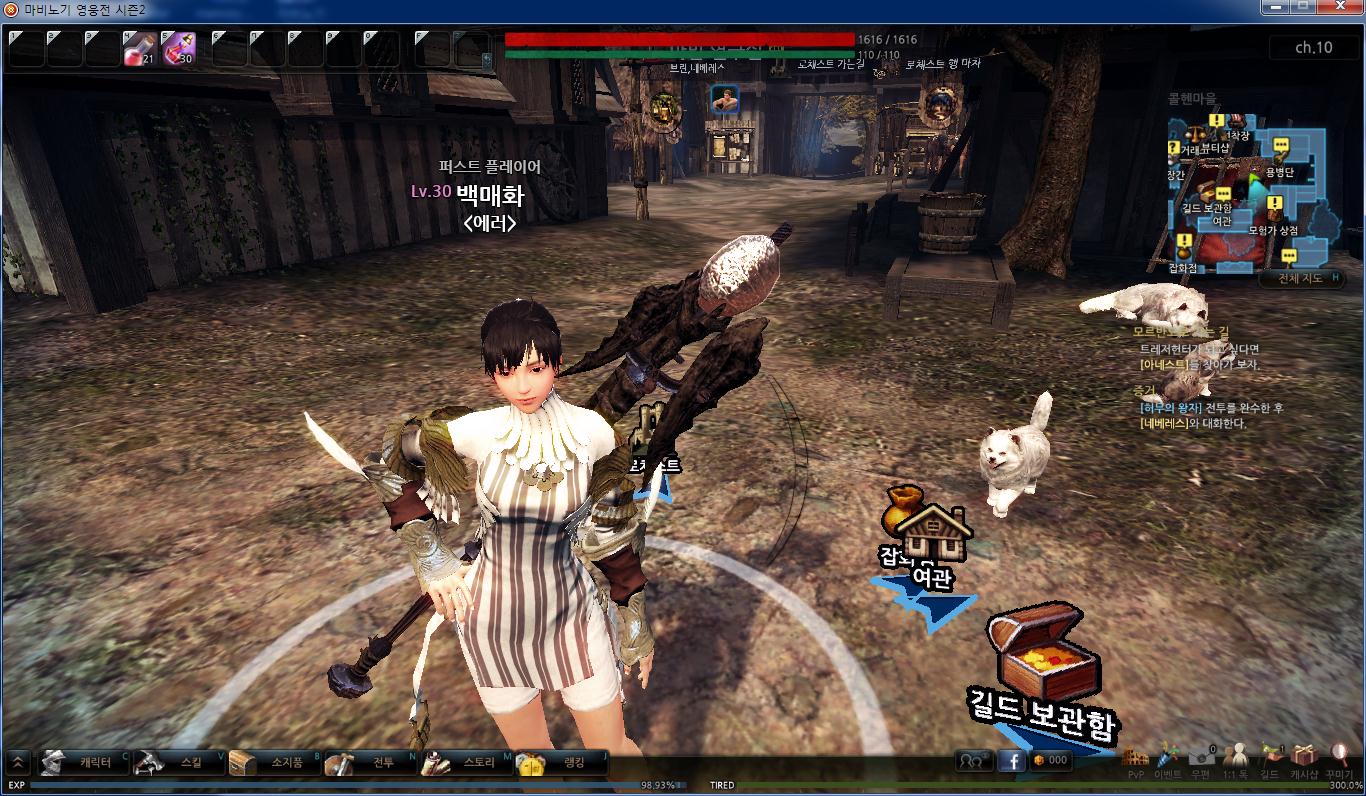Open the 랭킹 ranking menu
Viewport: 1366px width, 796px height.
pyautogui.click(x=562, y=763)
